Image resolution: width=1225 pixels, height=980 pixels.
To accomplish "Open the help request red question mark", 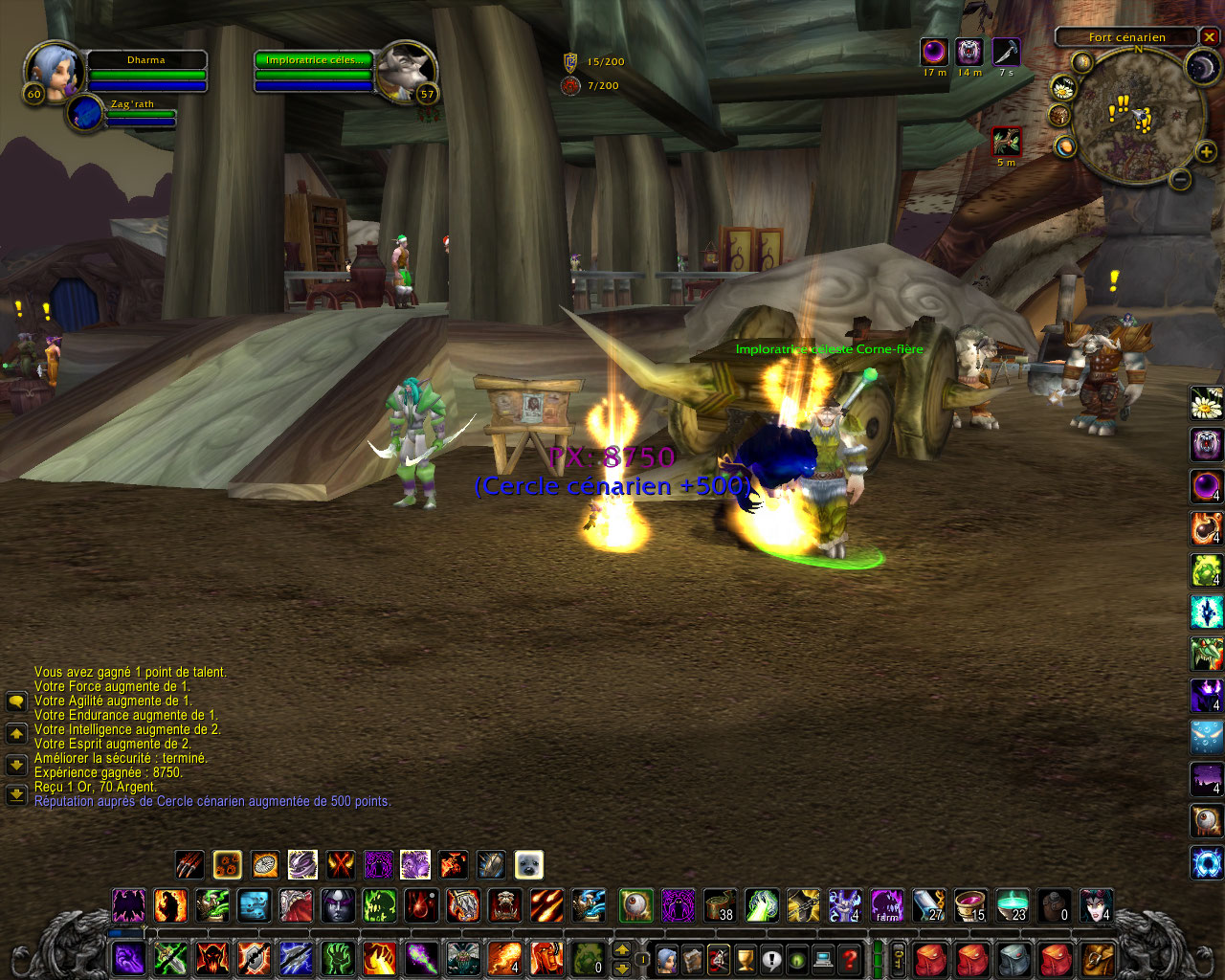I will [849, 958].
